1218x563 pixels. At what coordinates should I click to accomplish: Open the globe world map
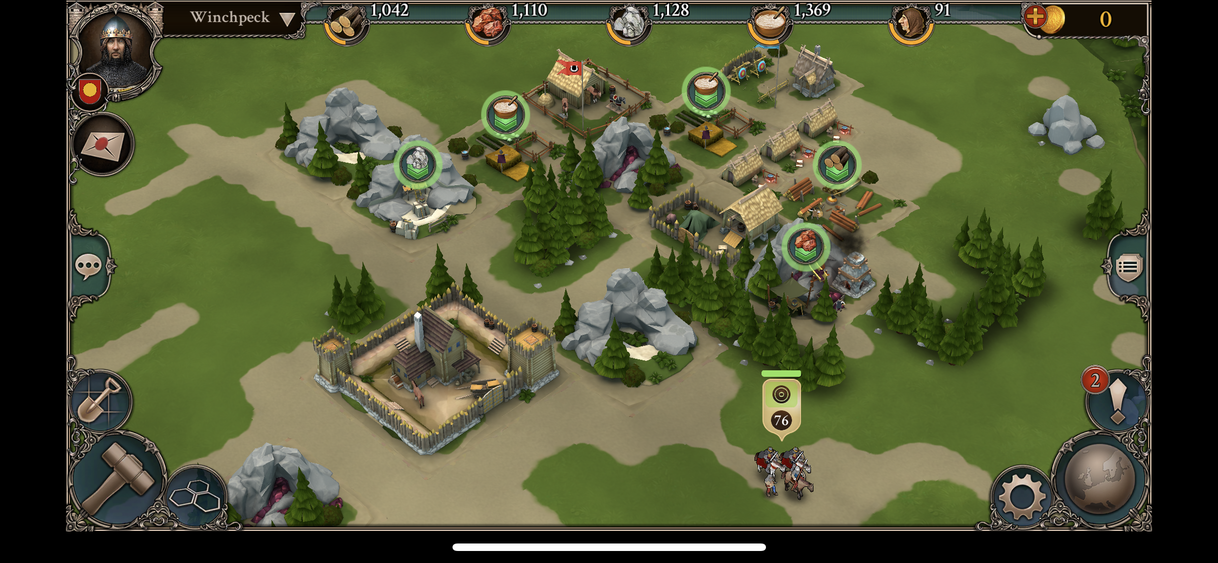(x=1099, y=480)
